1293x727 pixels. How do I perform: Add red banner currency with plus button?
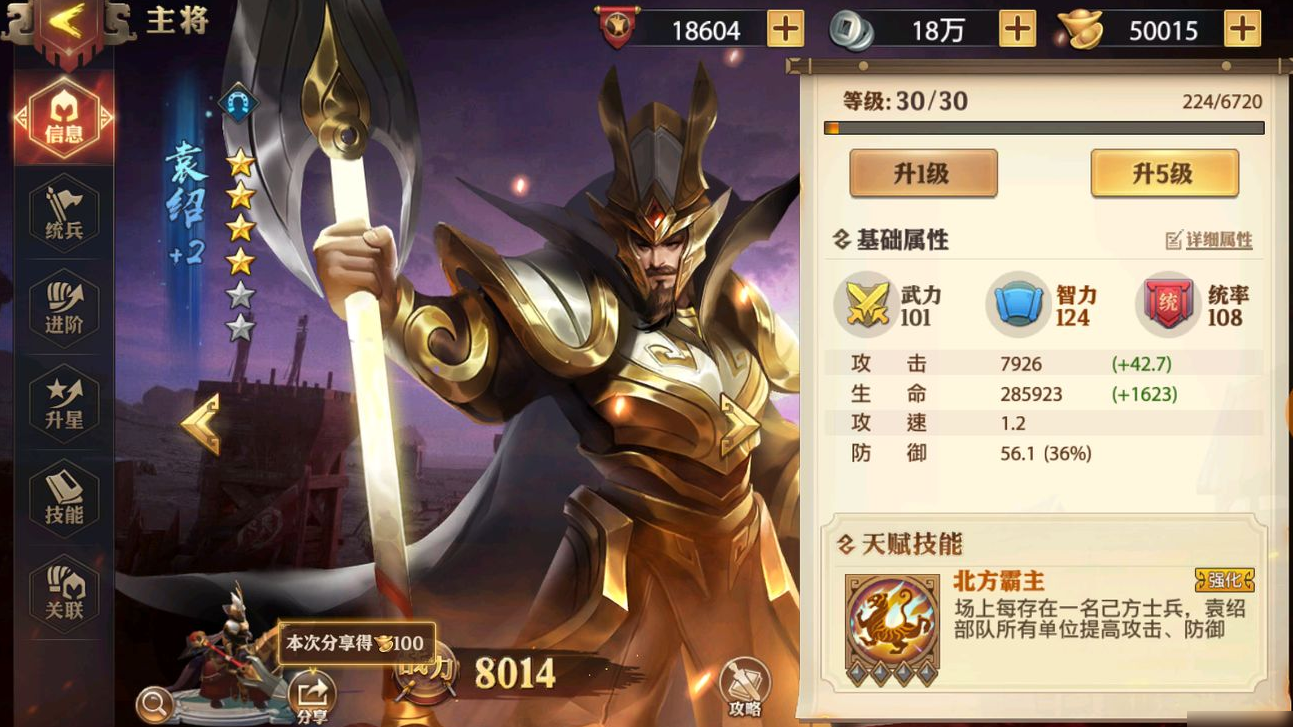pos(785,29)
